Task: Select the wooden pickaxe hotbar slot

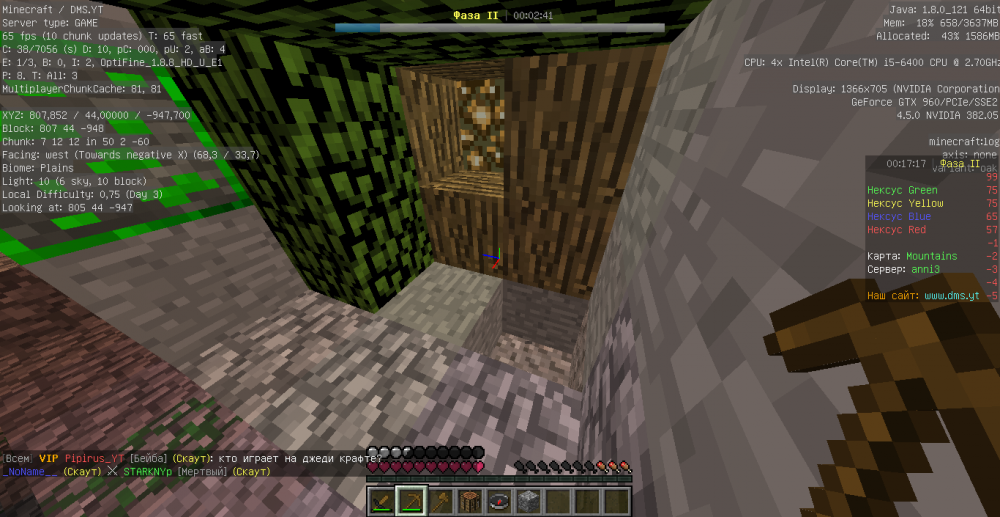Action: pyautogui.click(x=412, y=501)
